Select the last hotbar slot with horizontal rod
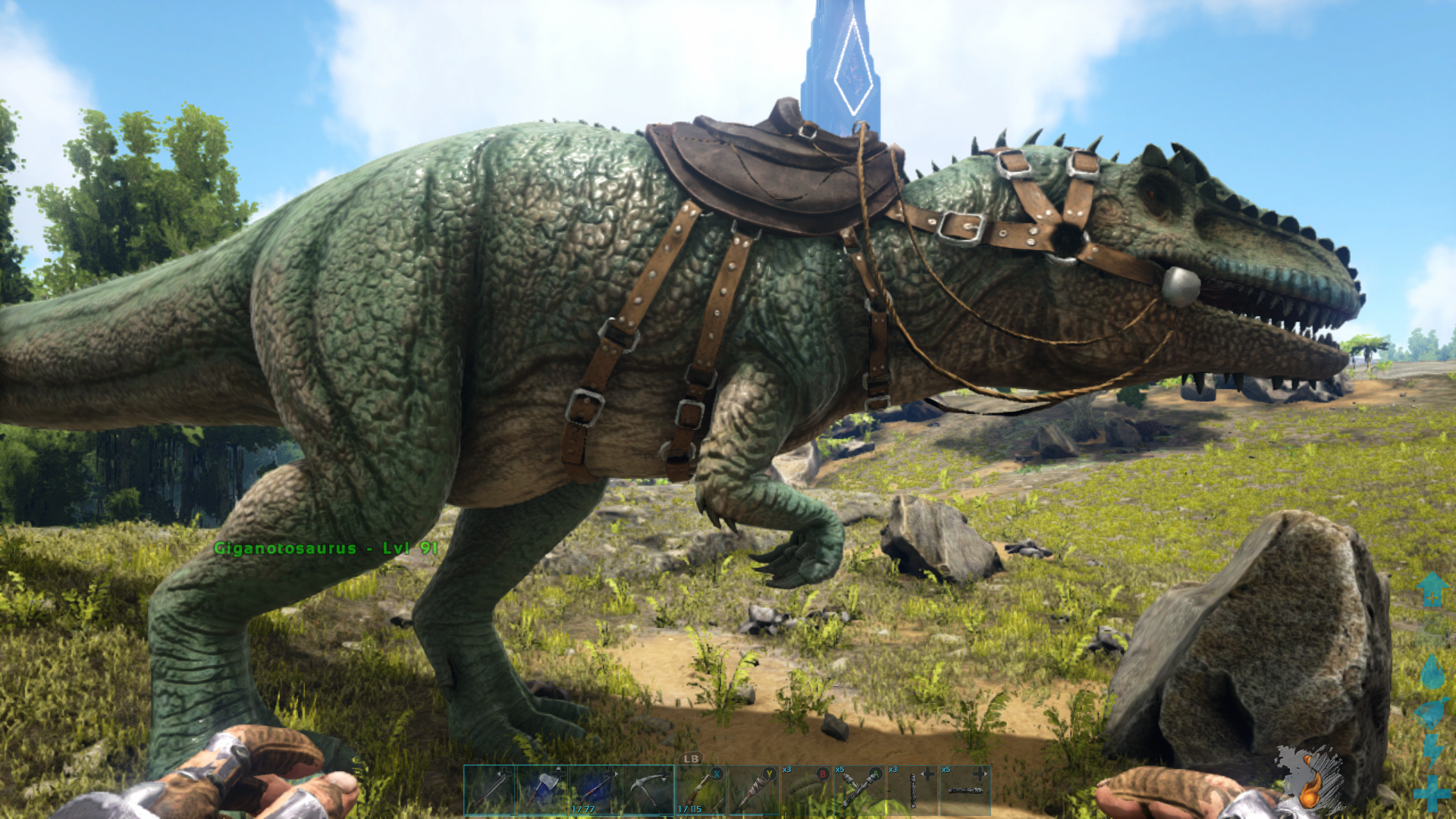This screenshot has width=1456, height=819. [965, 789]
